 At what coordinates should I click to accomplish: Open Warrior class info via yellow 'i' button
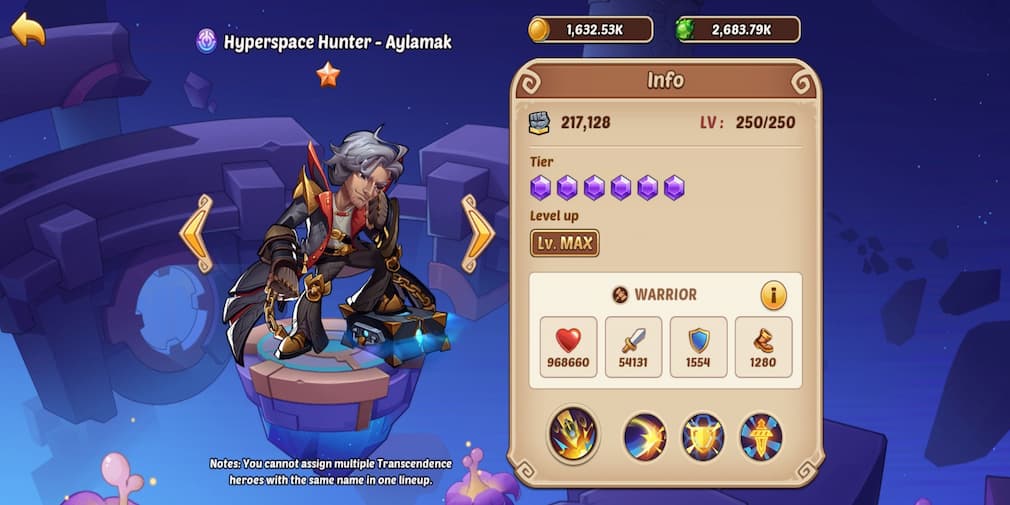click(x=773, y=295)
